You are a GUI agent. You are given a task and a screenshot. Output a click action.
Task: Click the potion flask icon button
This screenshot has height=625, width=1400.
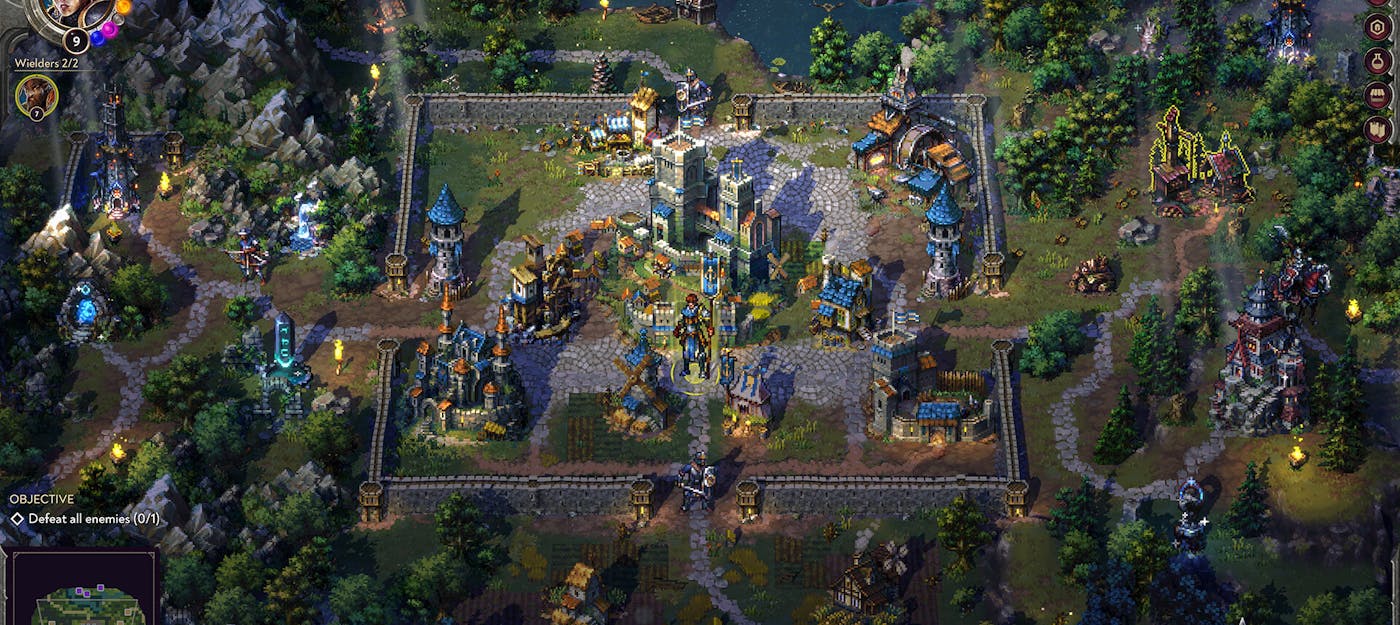point(1377,61)
